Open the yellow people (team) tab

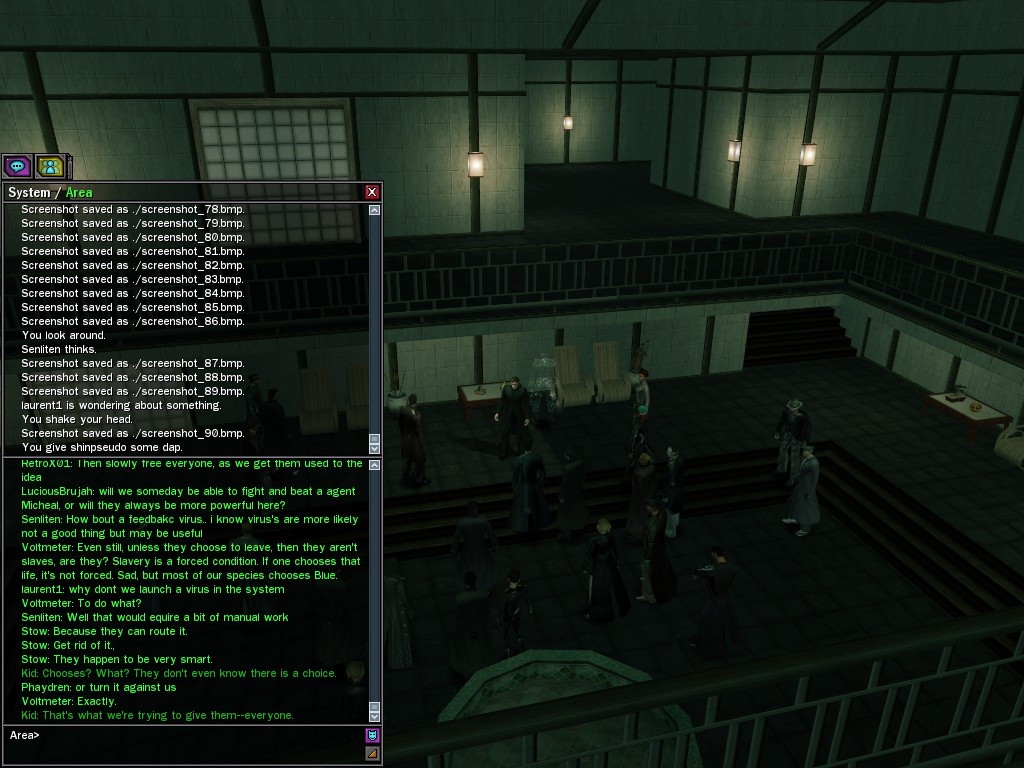tap(49, 166)
